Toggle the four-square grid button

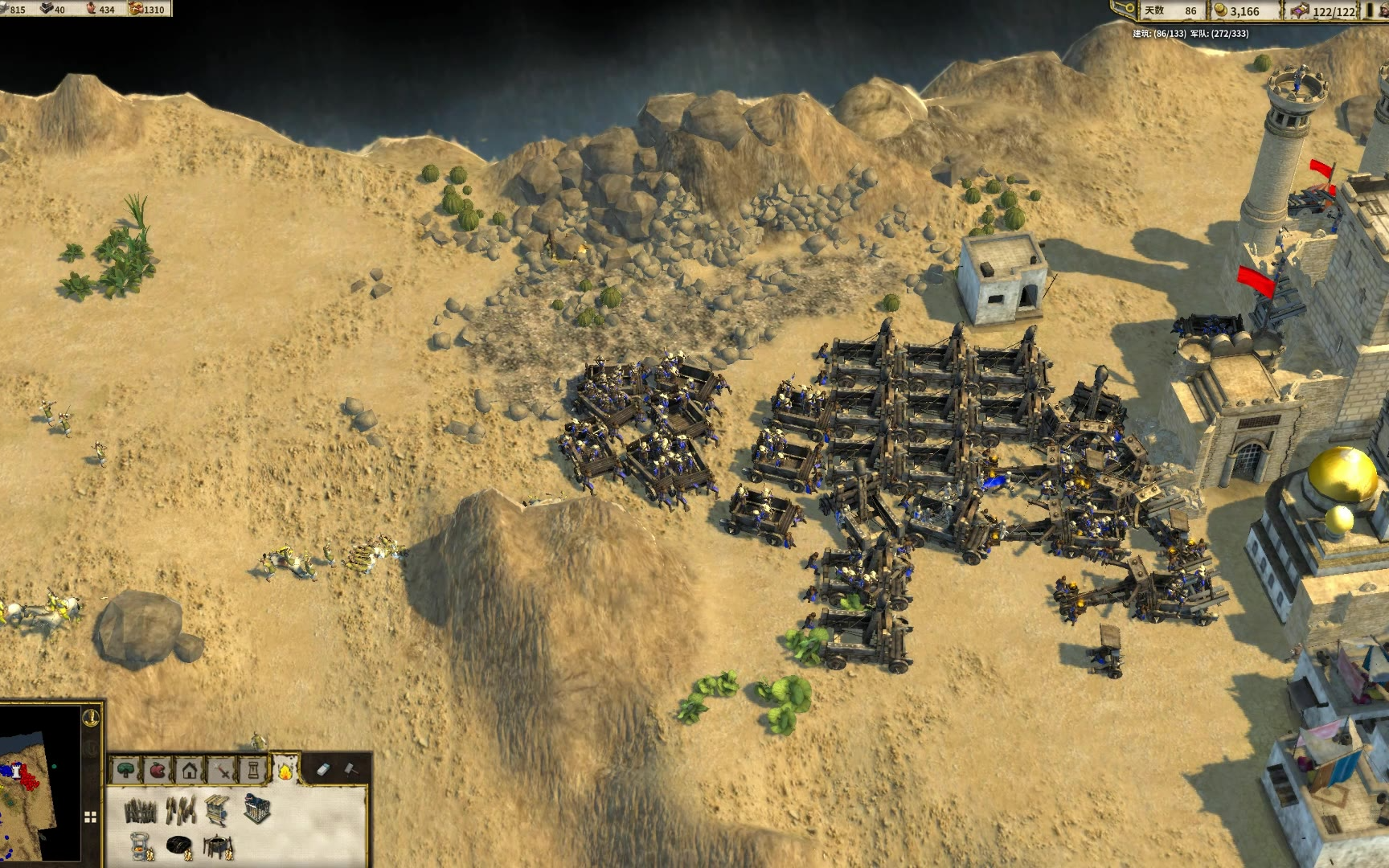[x=90, y=817]
